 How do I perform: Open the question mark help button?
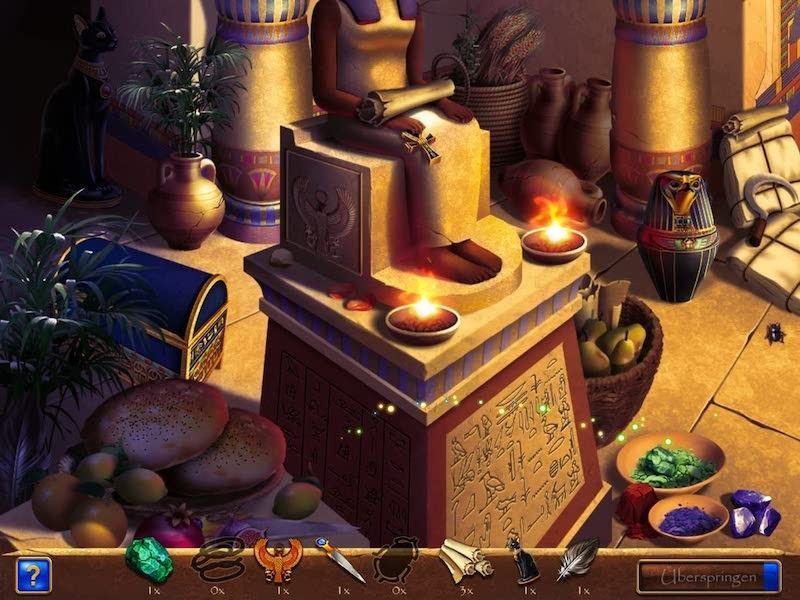(32, 574)
